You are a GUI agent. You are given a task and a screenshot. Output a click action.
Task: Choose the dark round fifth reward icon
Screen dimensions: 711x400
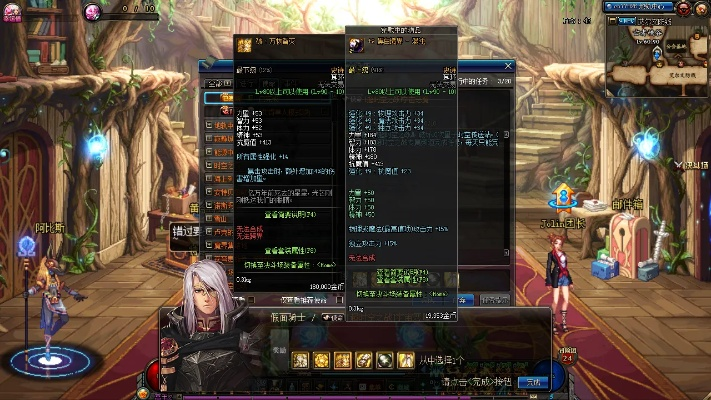(x=385, y=360)
